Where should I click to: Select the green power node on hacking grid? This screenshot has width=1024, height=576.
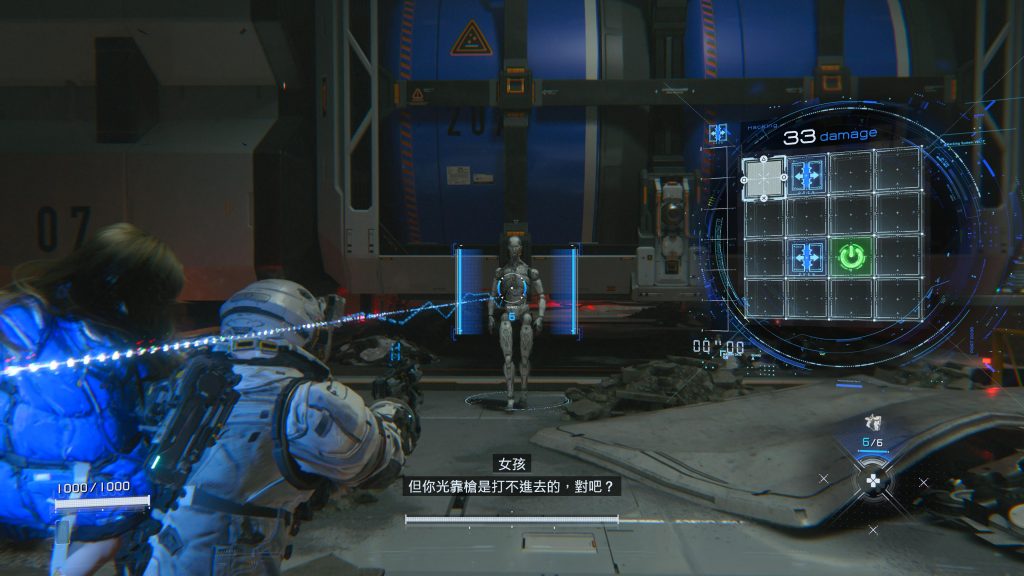850,256
